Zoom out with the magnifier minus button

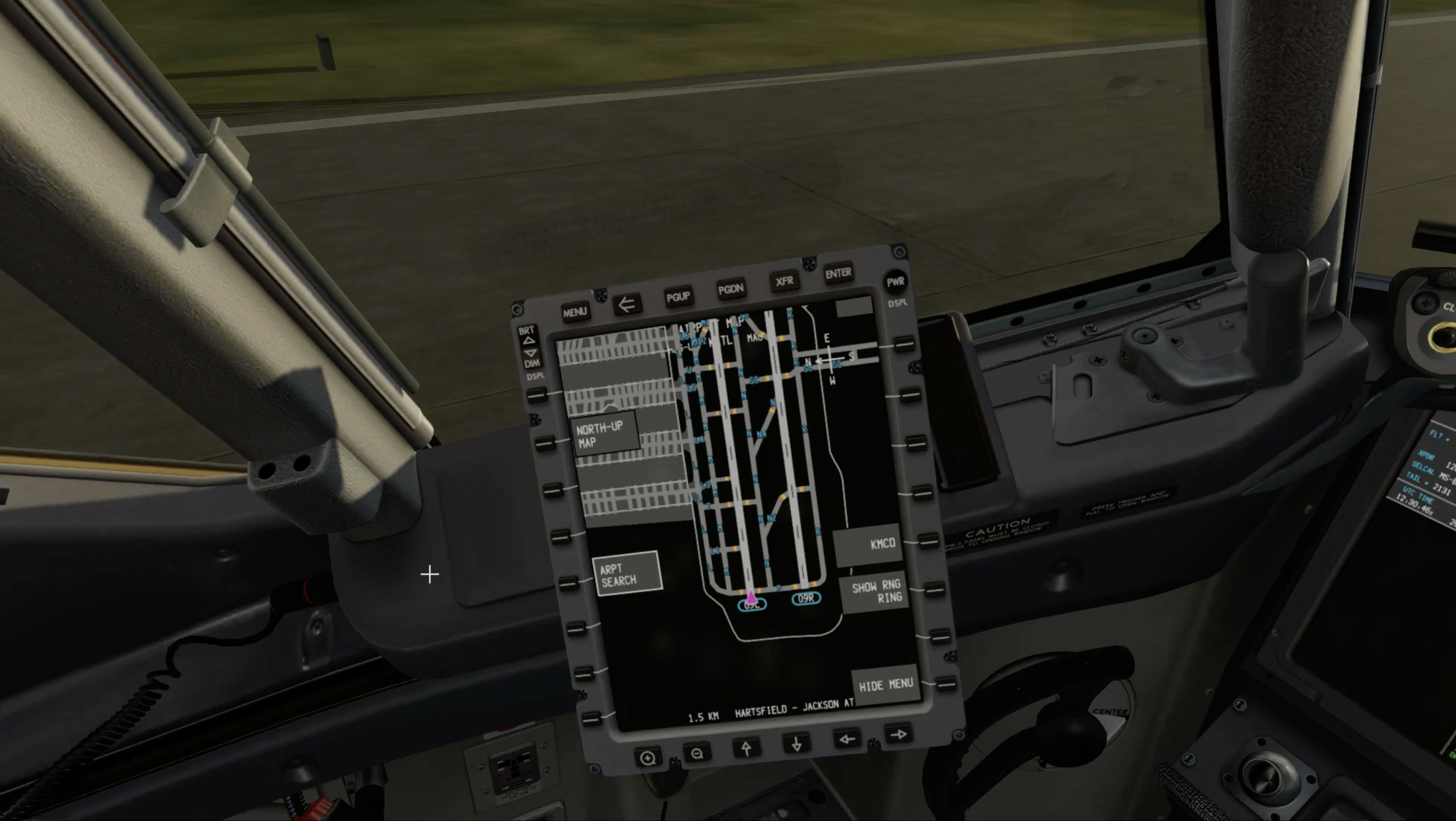click(697, 753)
